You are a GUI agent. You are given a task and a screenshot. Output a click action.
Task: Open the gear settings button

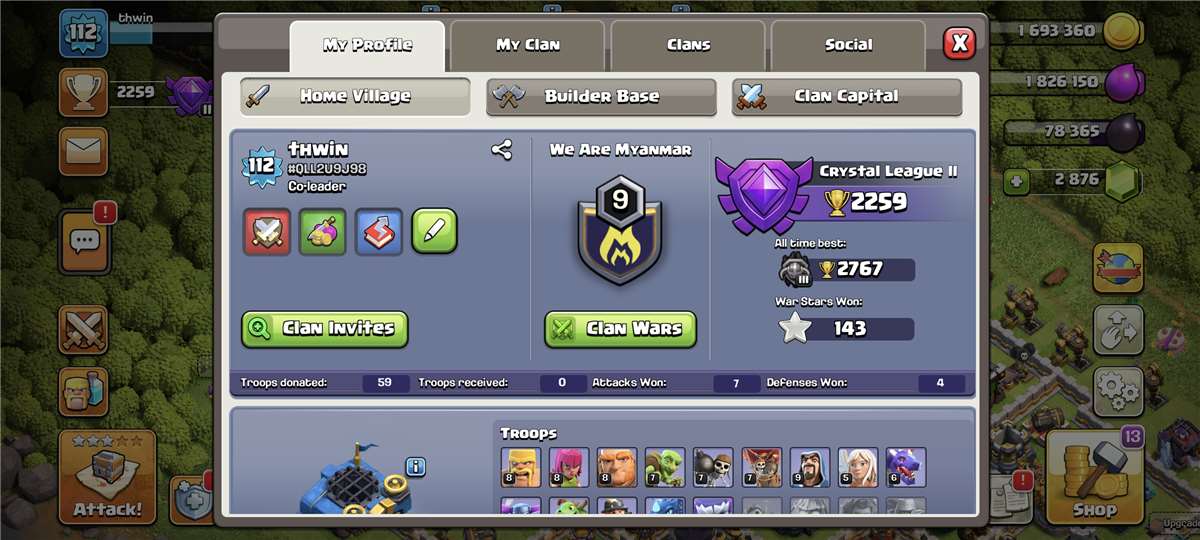1118,392
